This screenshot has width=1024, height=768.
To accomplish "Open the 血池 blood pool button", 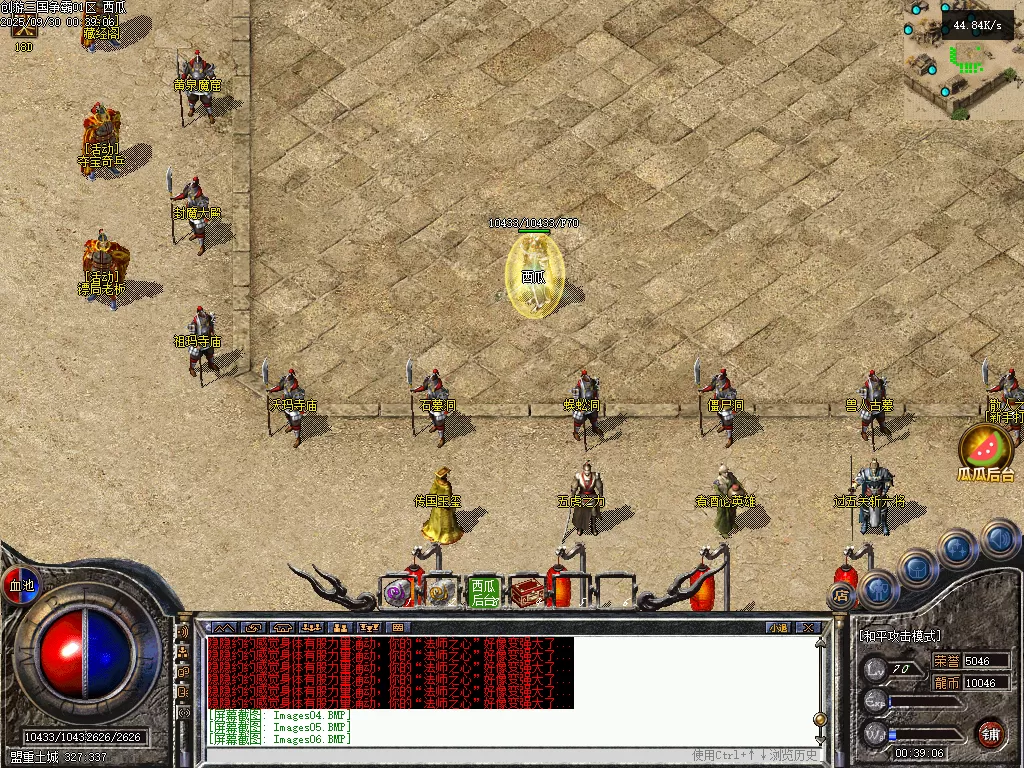I will (x=21, y=585).
